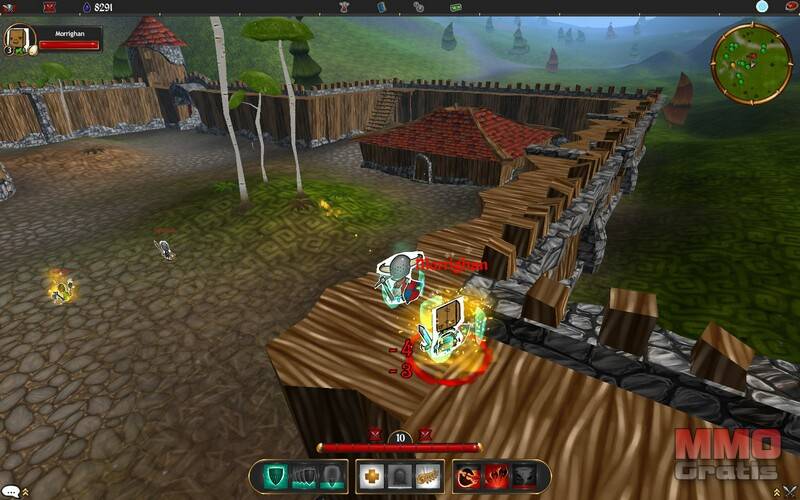Trigger the red flame burst ability
The image size is (800, 500).
pyautogui.click(x=495, y=476)
